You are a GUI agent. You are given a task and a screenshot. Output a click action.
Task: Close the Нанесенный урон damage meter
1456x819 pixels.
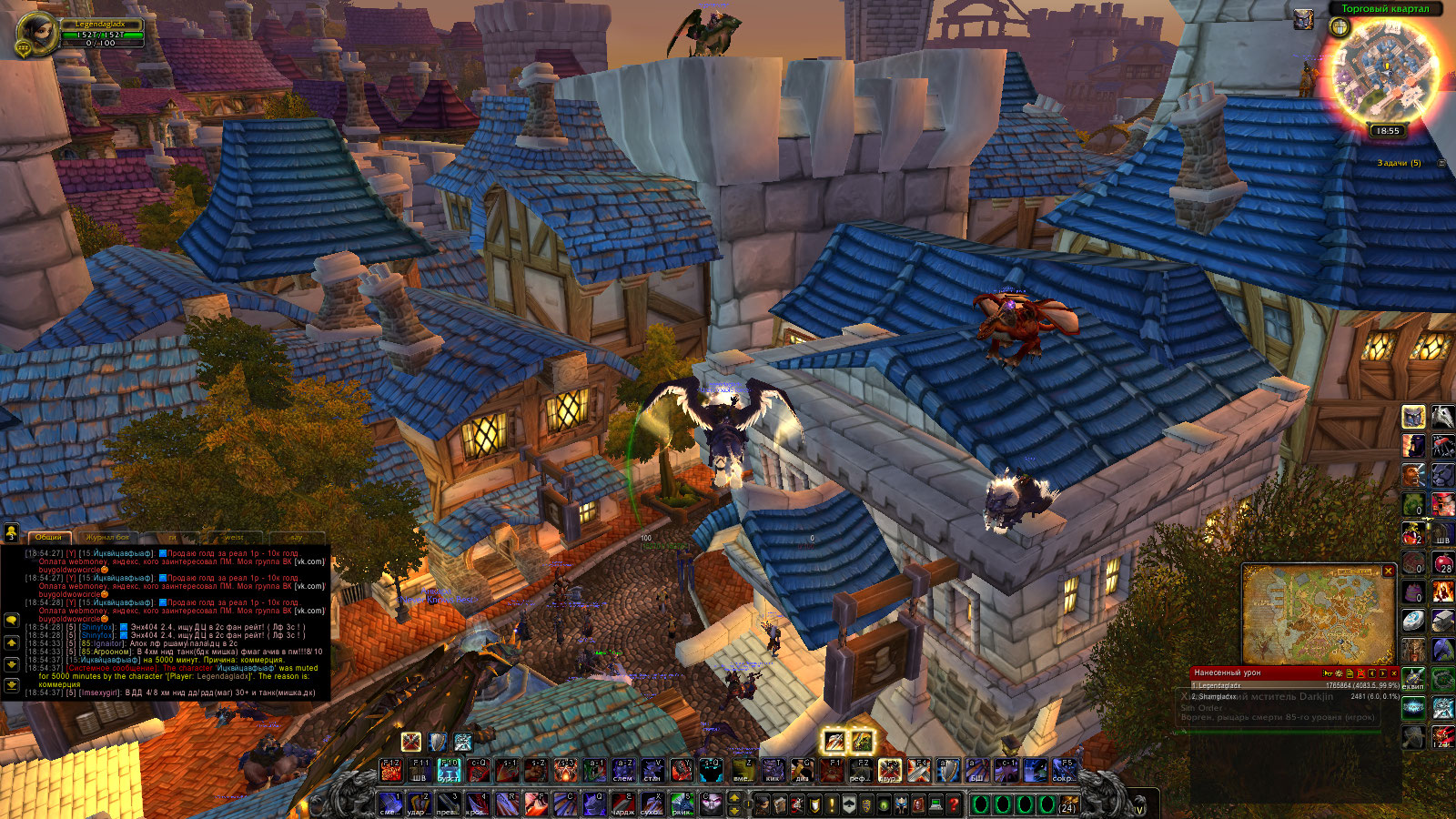click(x=1394, y=672)
